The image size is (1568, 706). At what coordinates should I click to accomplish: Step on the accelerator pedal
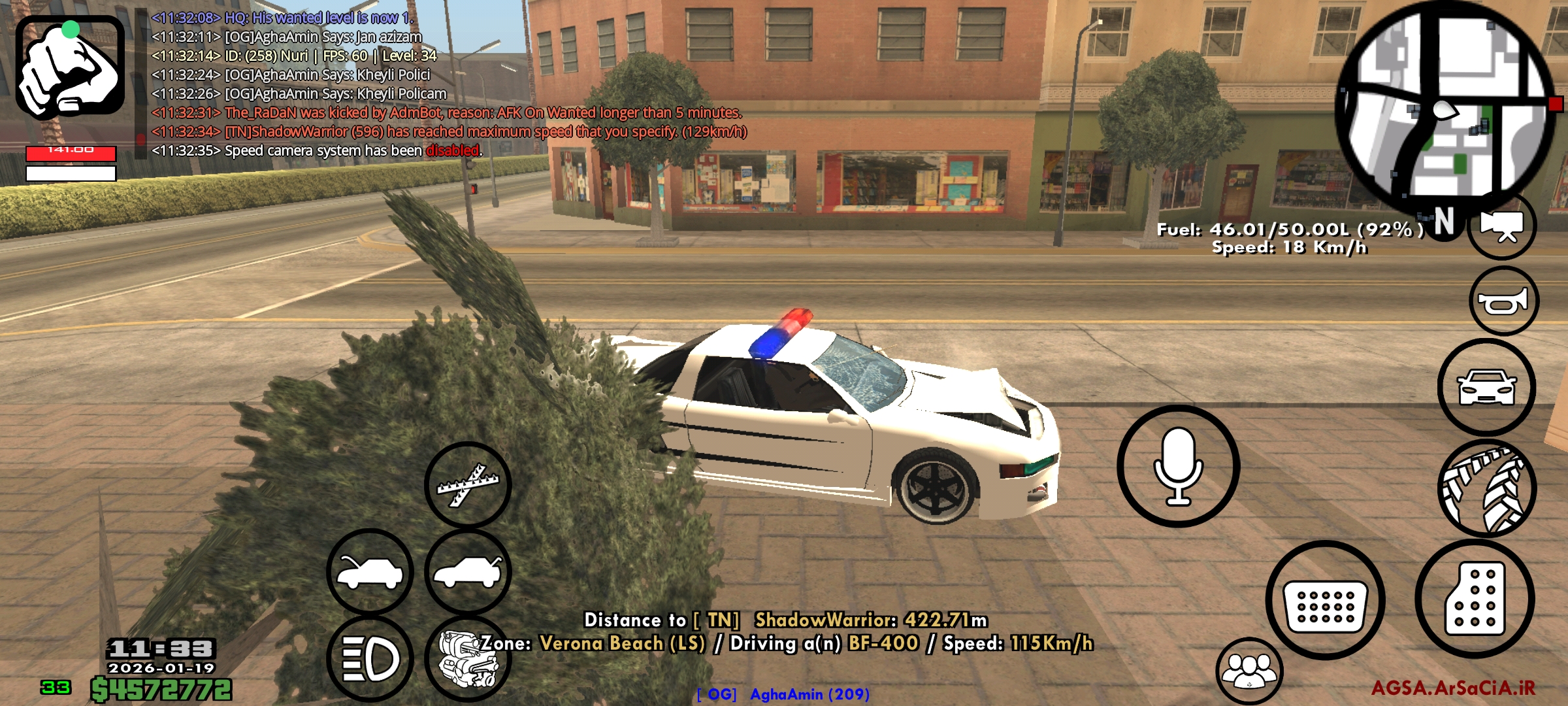click(1475, 599)
